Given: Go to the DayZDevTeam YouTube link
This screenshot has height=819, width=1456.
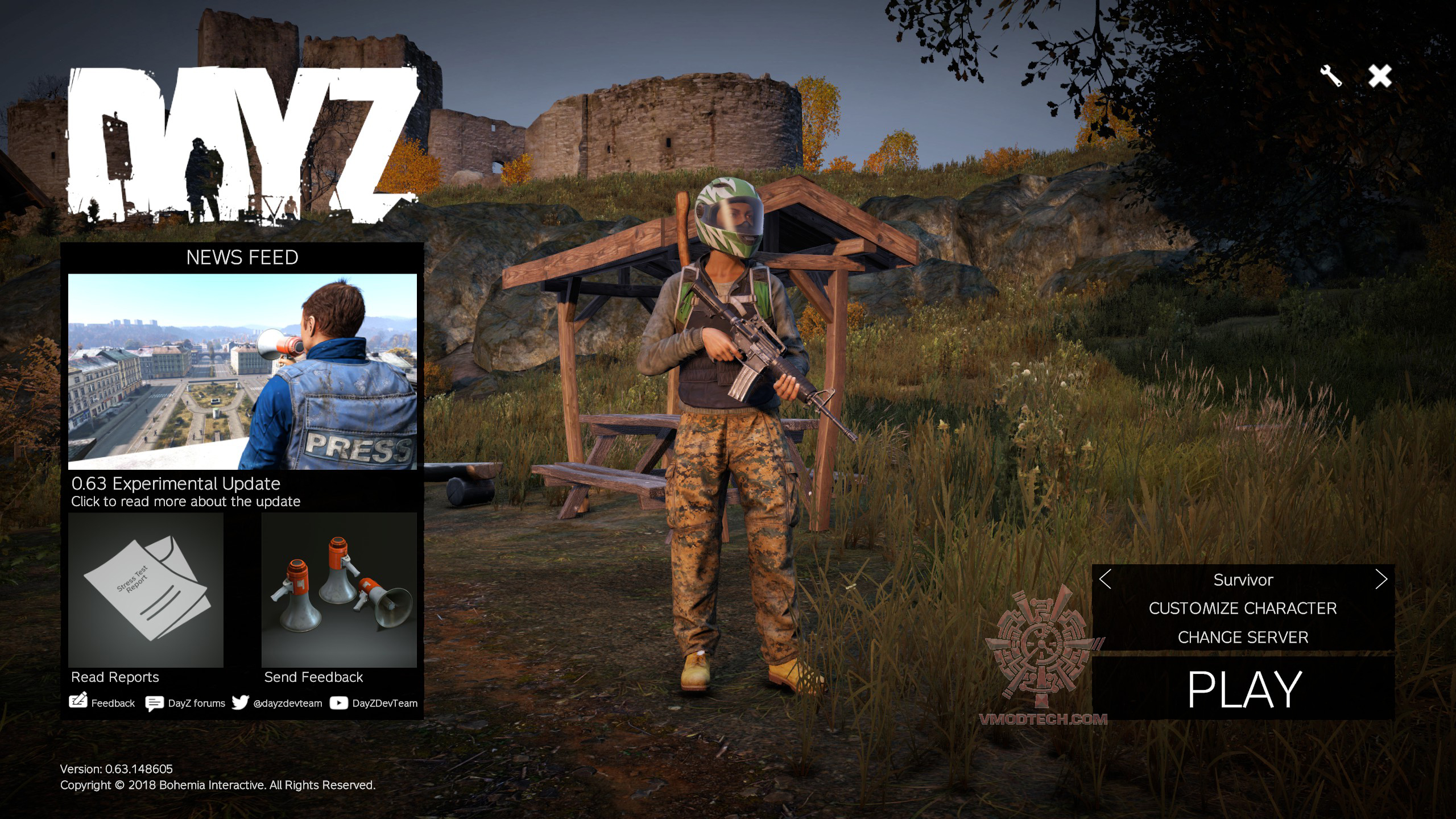Looking at the screenshot, I should tap(374, 703).
